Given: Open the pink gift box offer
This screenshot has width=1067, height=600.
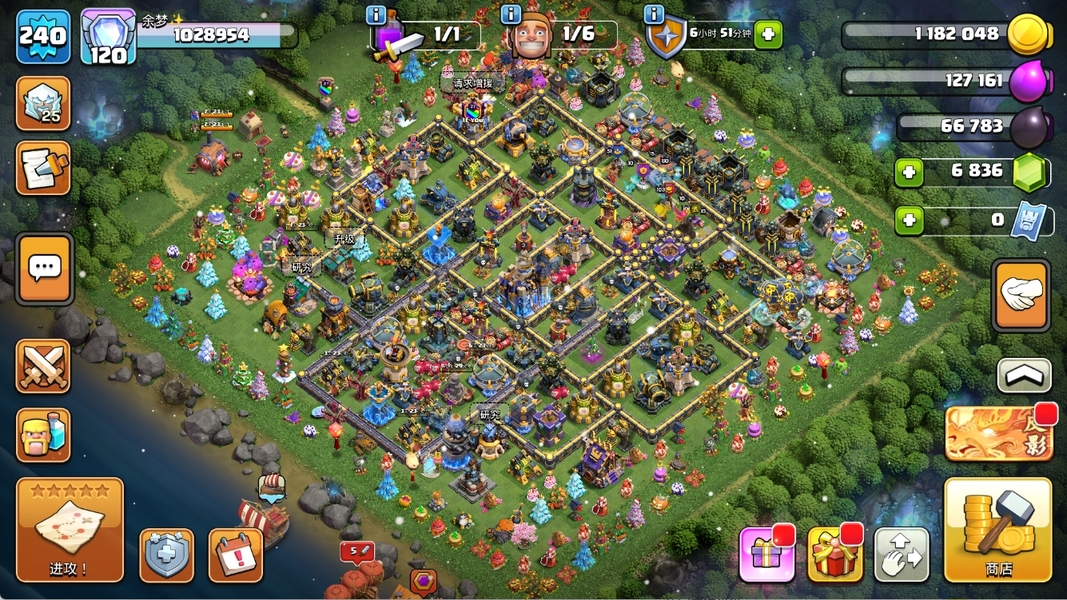Looking at the screenshot, I should [x=766, y=553].
